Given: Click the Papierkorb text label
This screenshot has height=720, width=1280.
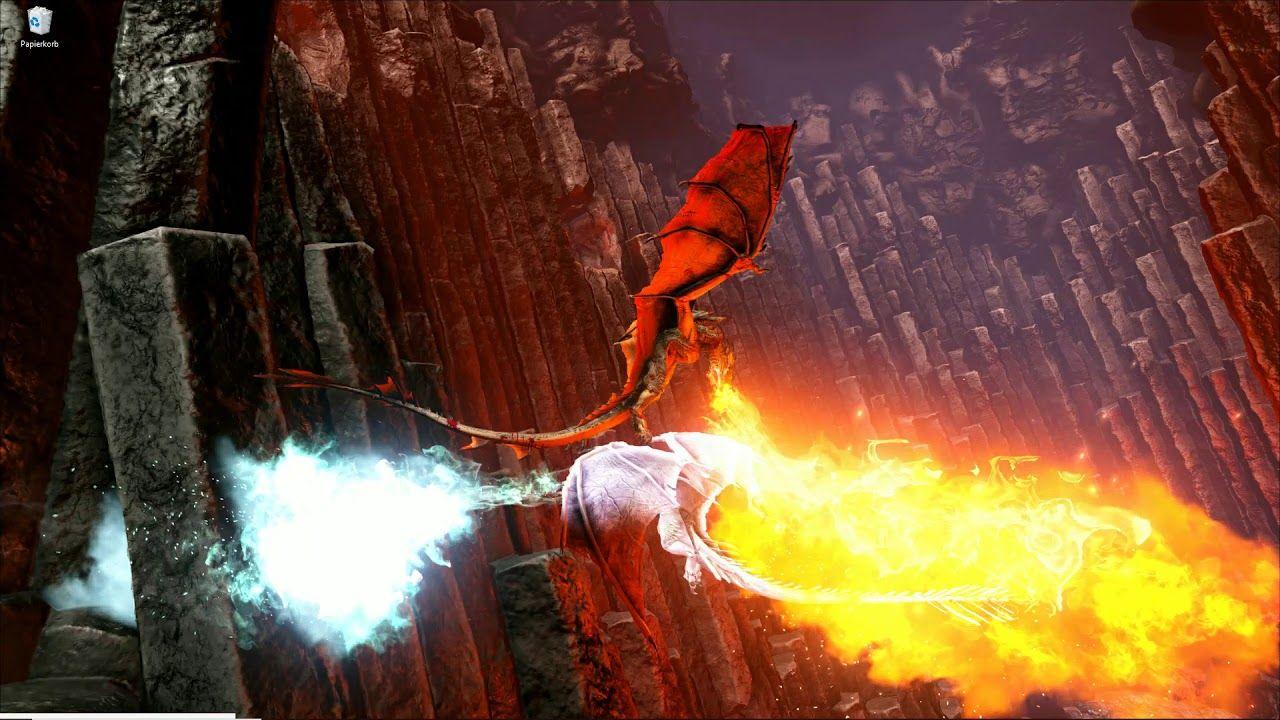Looking at the screenshot, I should [40, 43].
